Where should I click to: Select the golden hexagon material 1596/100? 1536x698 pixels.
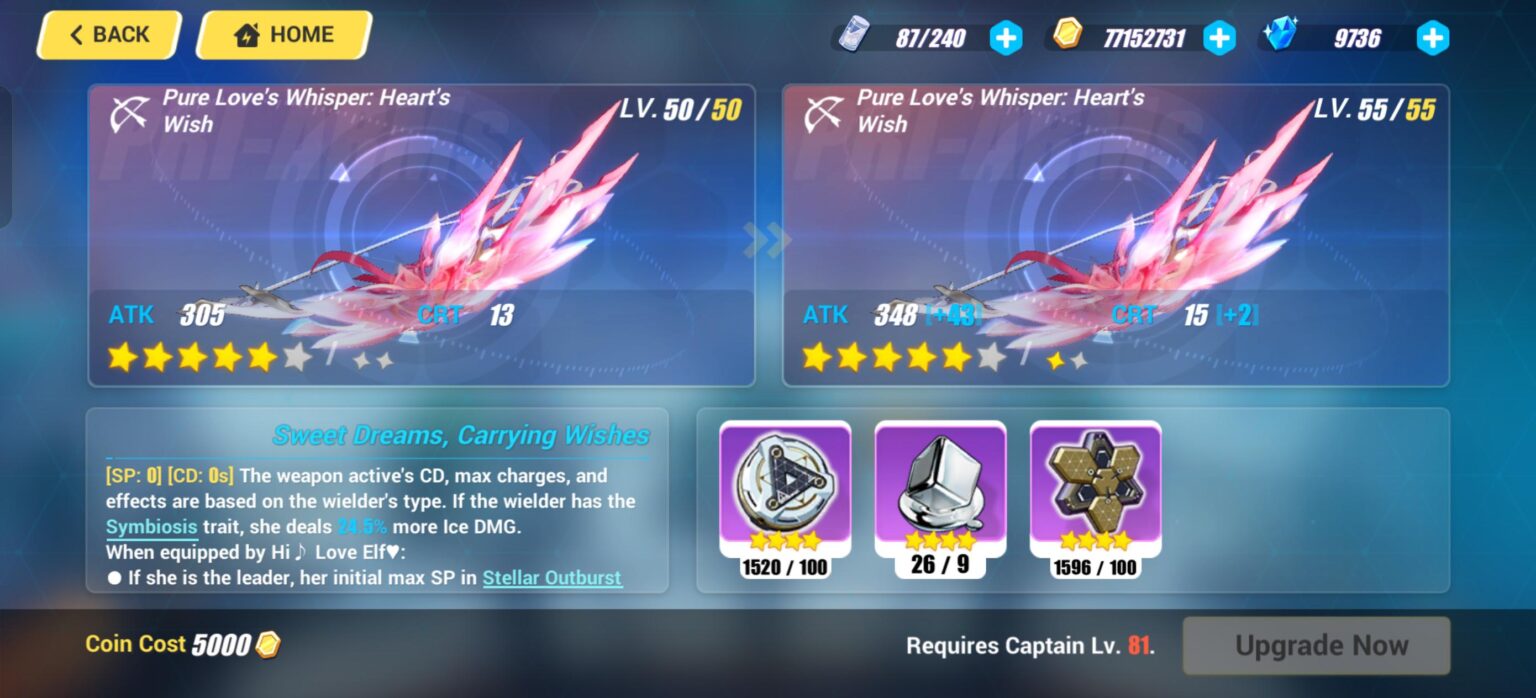pyautogui.click(x=1095, y=490)
